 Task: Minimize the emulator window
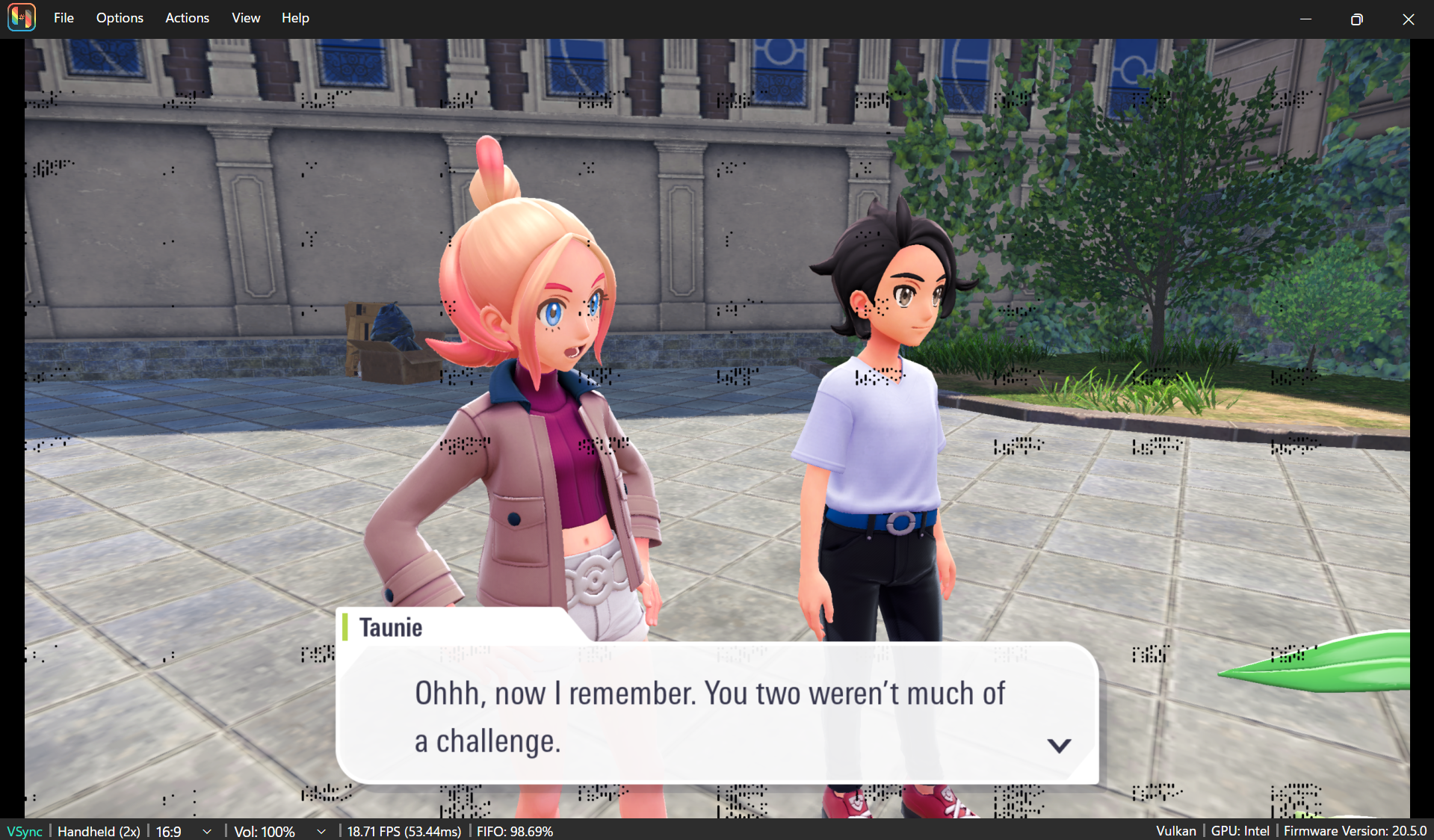point(1305,19)
